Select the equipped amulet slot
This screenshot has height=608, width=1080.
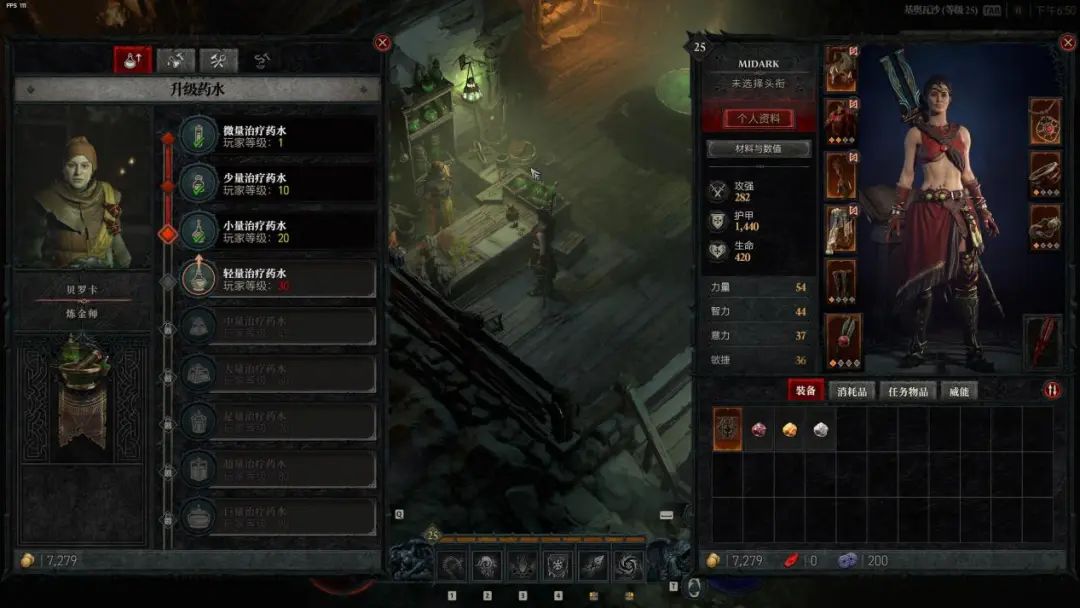click(x=1045, y=122)
